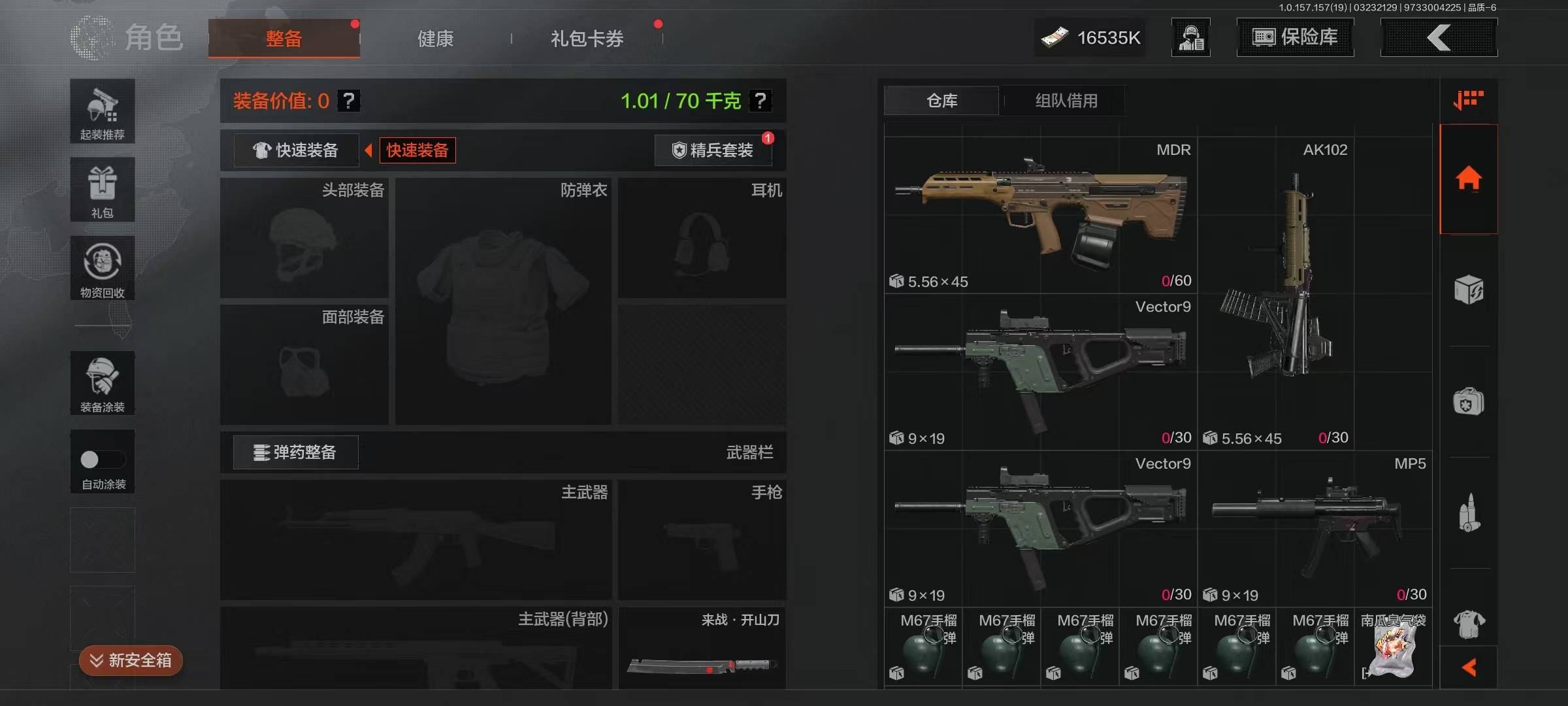Select the AK102 in storage

1275,293
